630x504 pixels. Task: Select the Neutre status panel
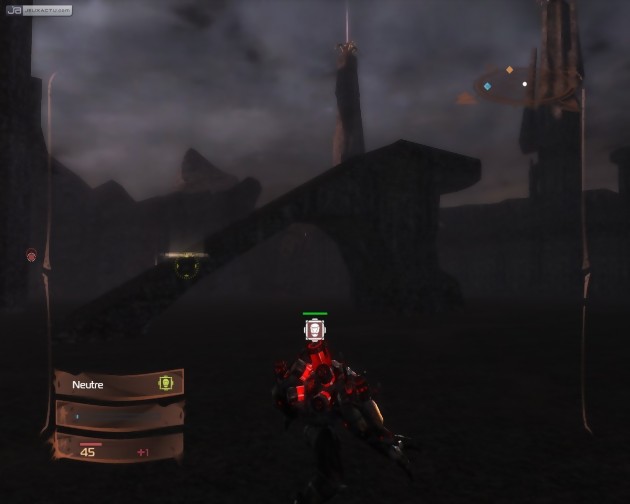(119, 384)
